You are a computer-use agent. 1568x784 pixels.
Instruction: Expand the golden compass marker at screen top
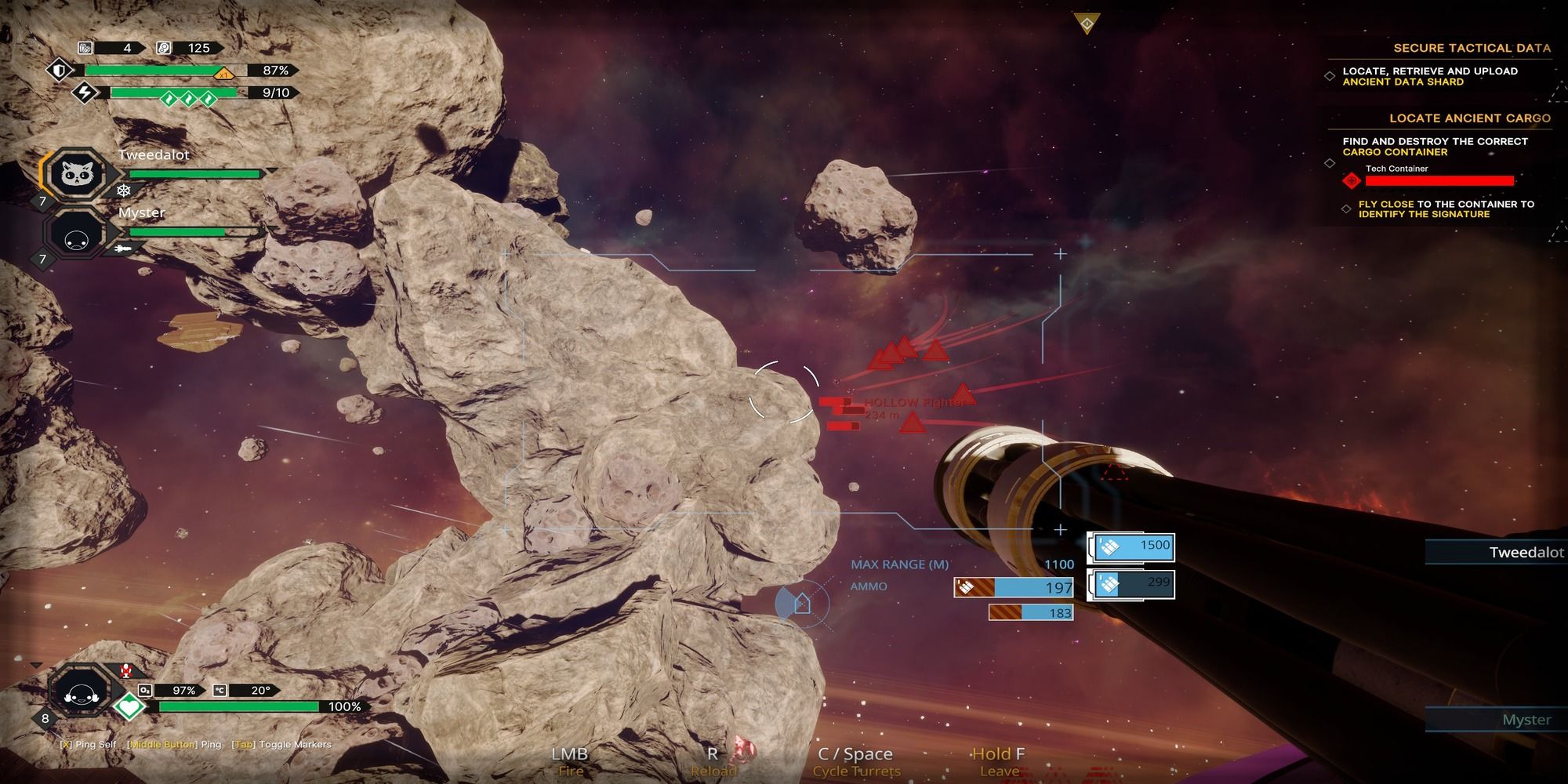[x=1087, y=24]
